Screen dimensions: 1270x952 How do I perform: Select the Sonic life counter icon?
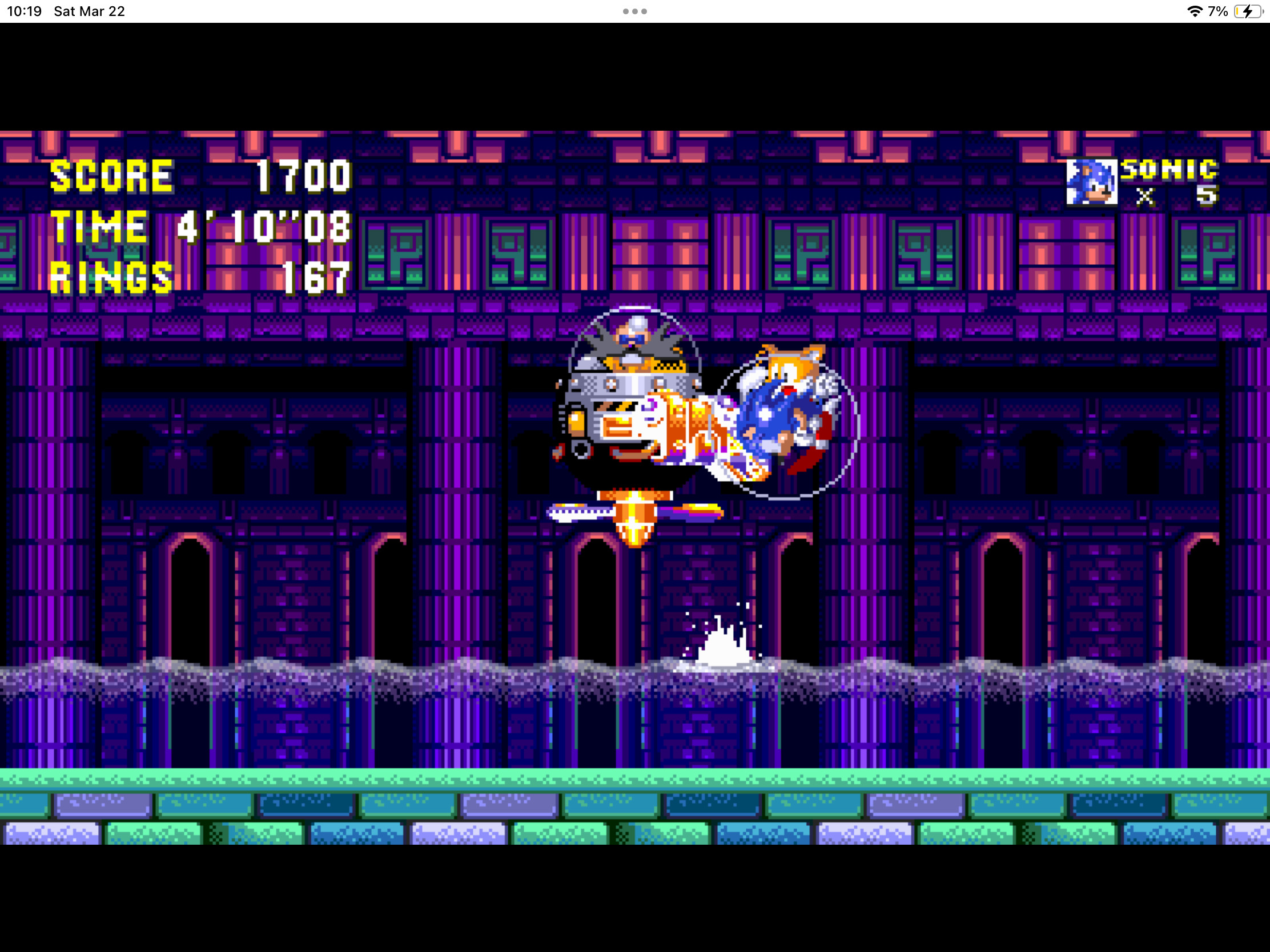tap(1091, 183)
